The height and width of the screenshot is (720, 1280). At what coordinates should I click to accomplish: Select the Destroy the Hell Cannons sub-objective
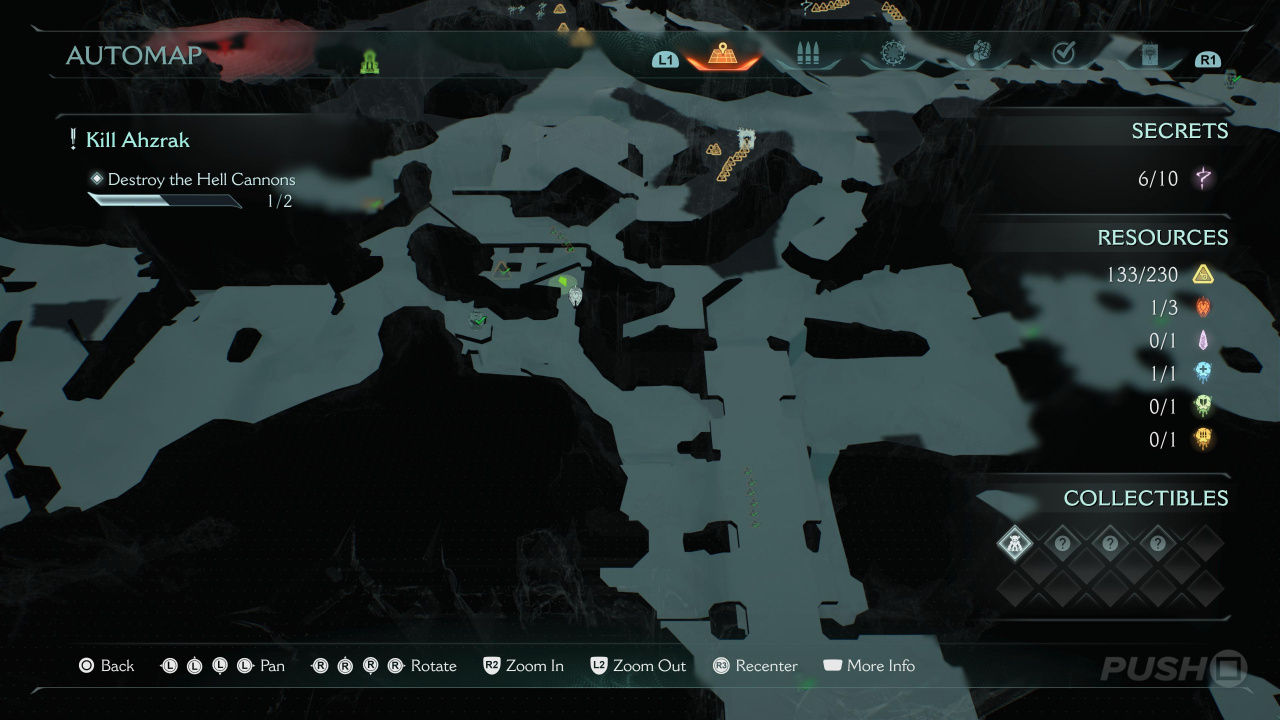click(x=201, y=180)
